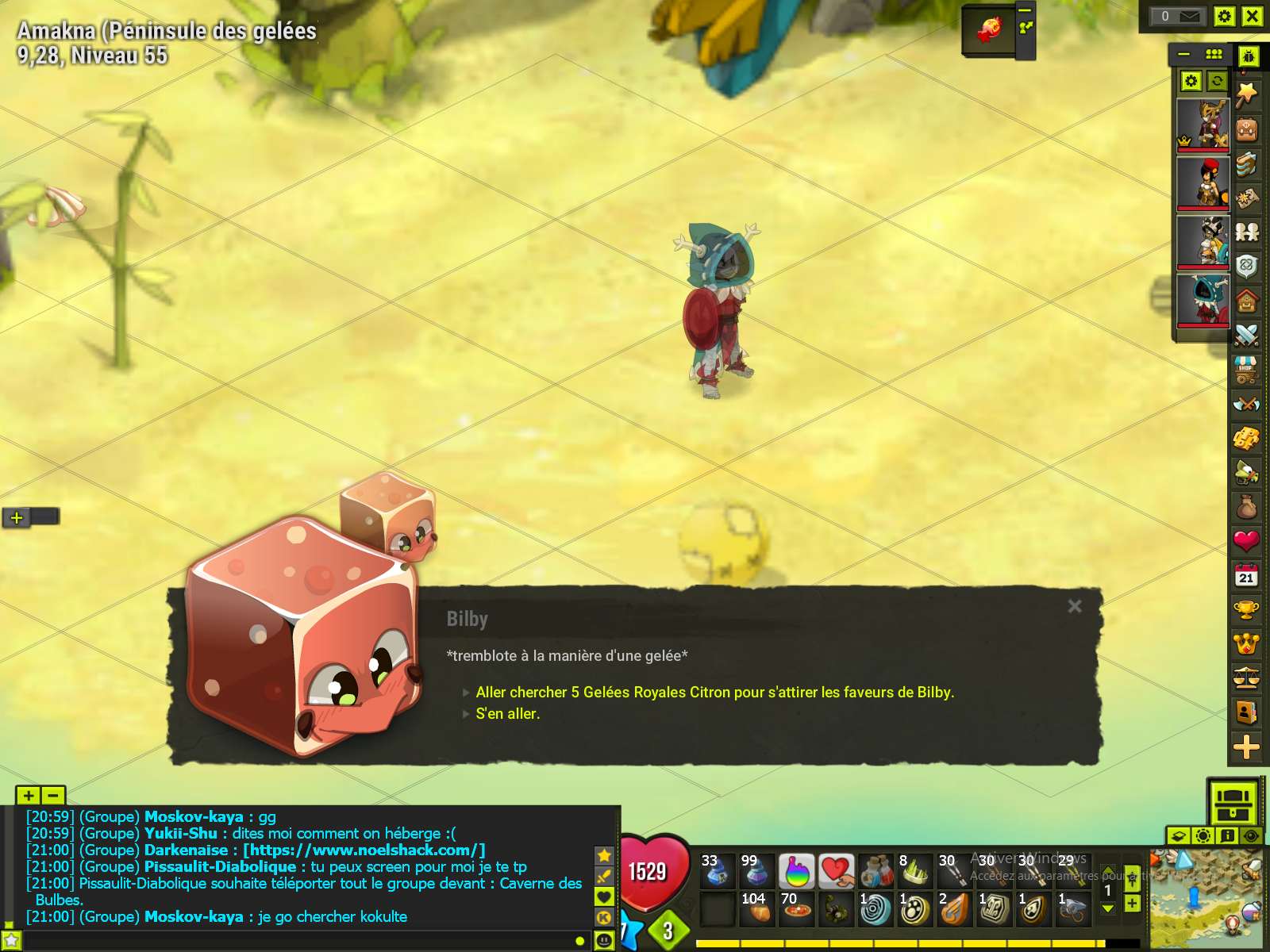Open the gold trophy achievements icon
Image resolution: width=1270 pixels, height=952 pixels.
pos(1246,609)
